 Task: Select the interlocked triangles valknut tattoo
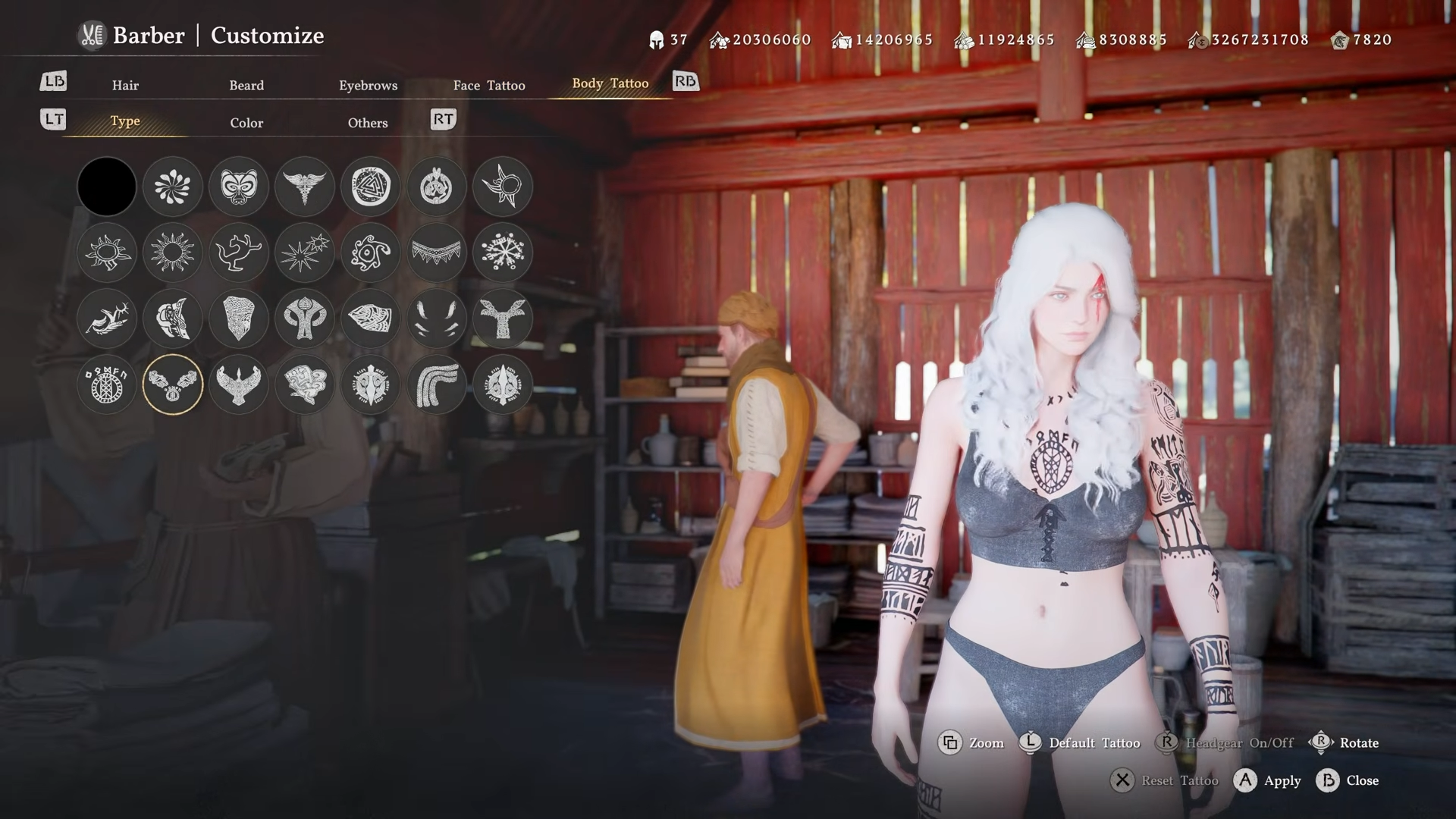pyautogui.click(x=371, y=187)
